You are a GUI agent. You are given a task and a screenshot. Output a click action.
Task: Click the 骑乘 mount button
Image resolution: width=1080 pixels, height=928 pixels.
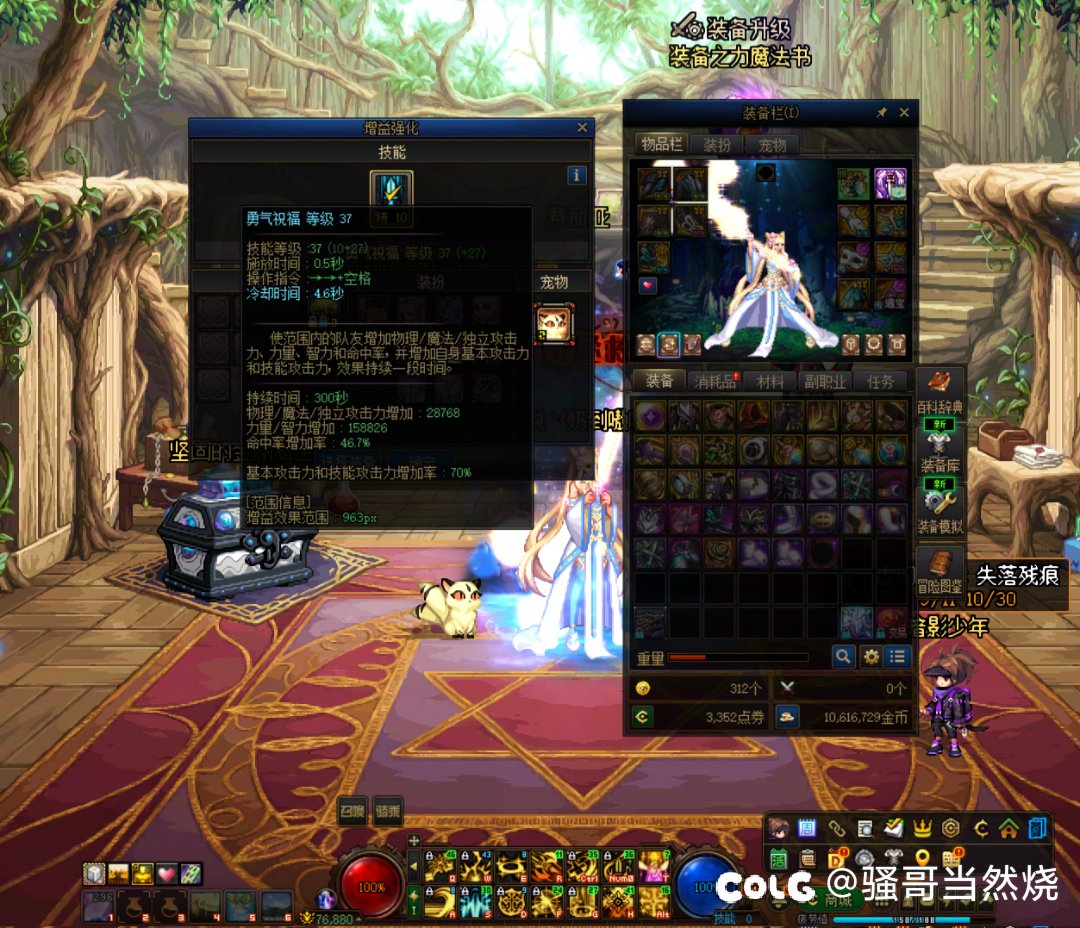(386, 810)
